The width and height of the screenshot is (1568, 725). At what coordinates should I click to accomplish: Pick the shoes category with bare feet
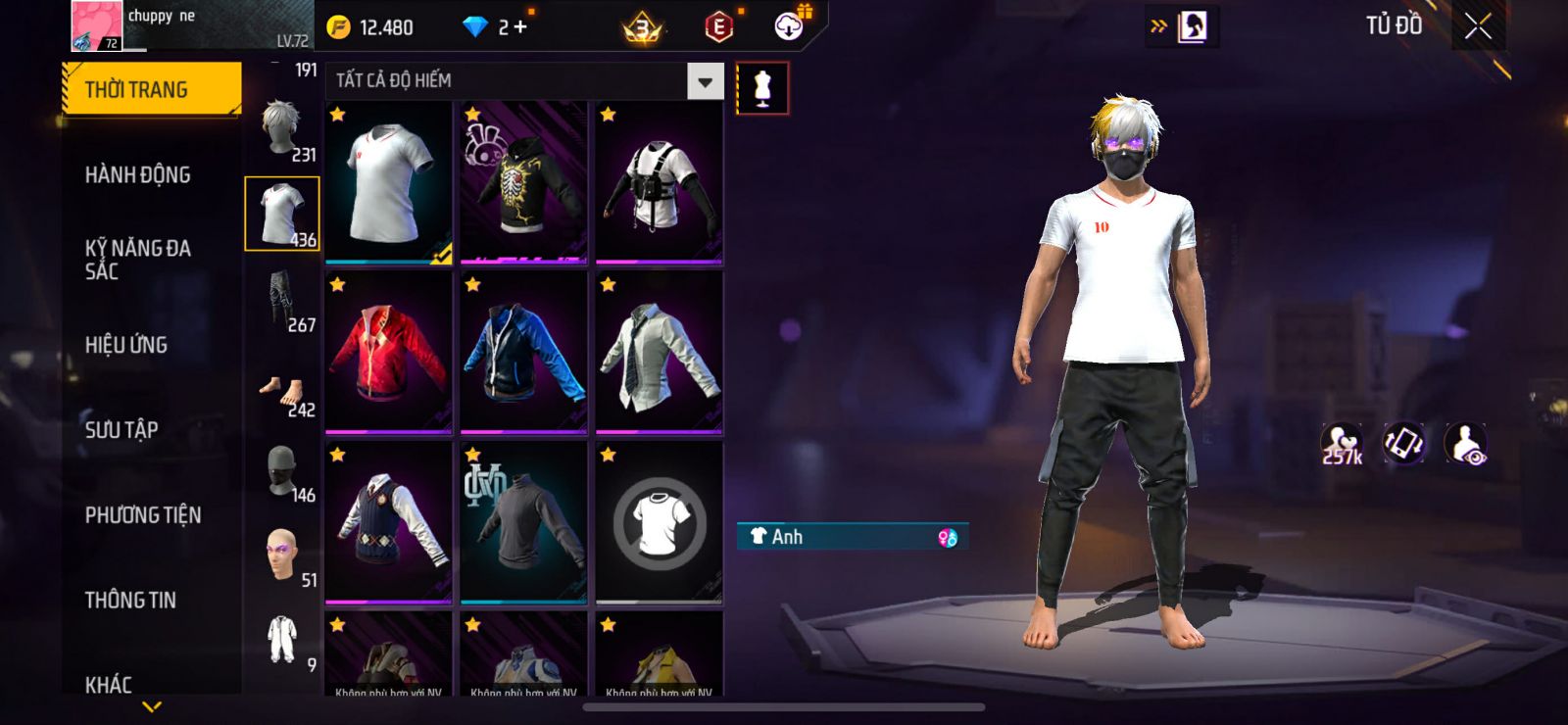[282, 394]
